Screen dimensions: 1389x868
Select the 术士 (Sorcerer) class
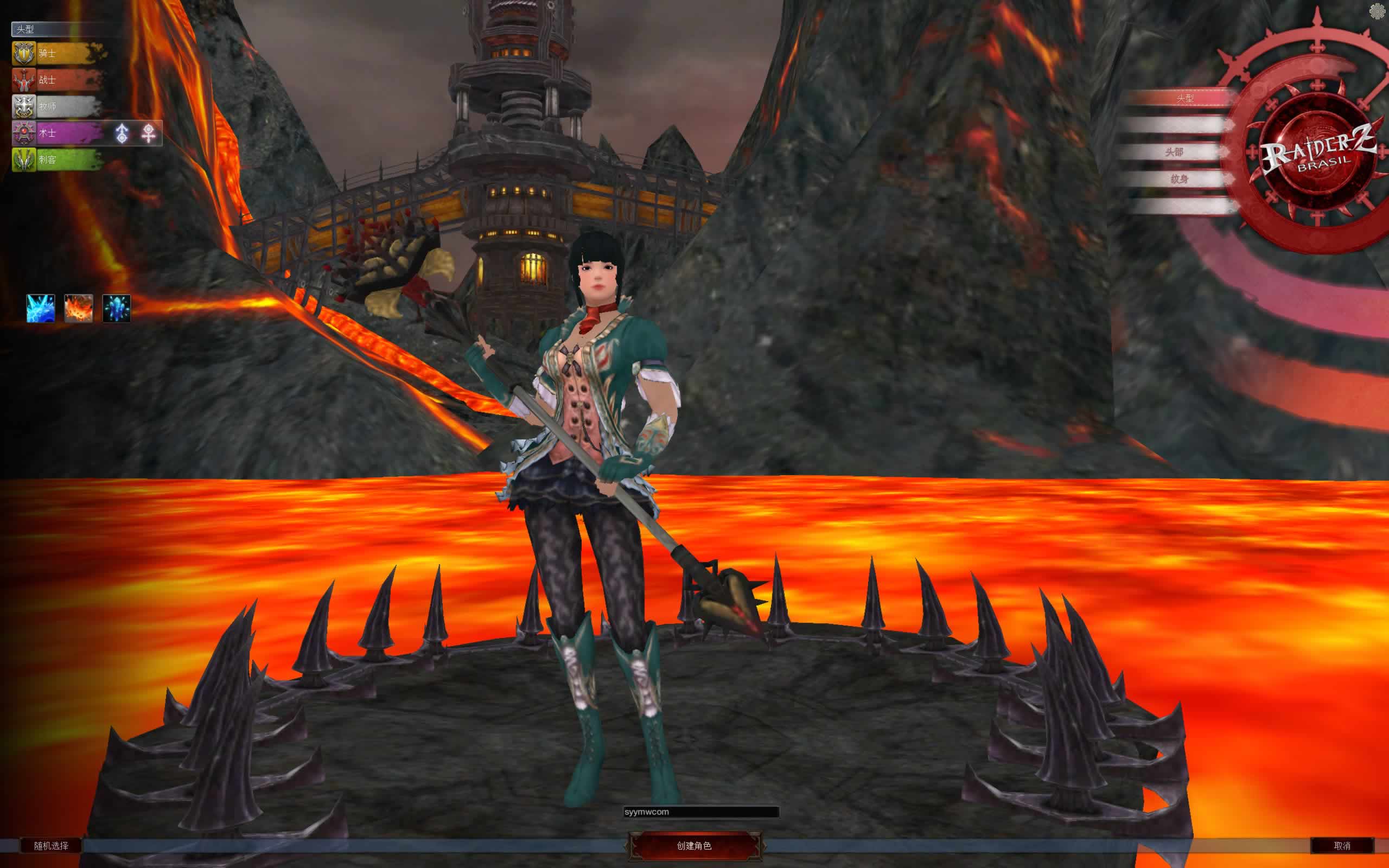tap(56, 133)
